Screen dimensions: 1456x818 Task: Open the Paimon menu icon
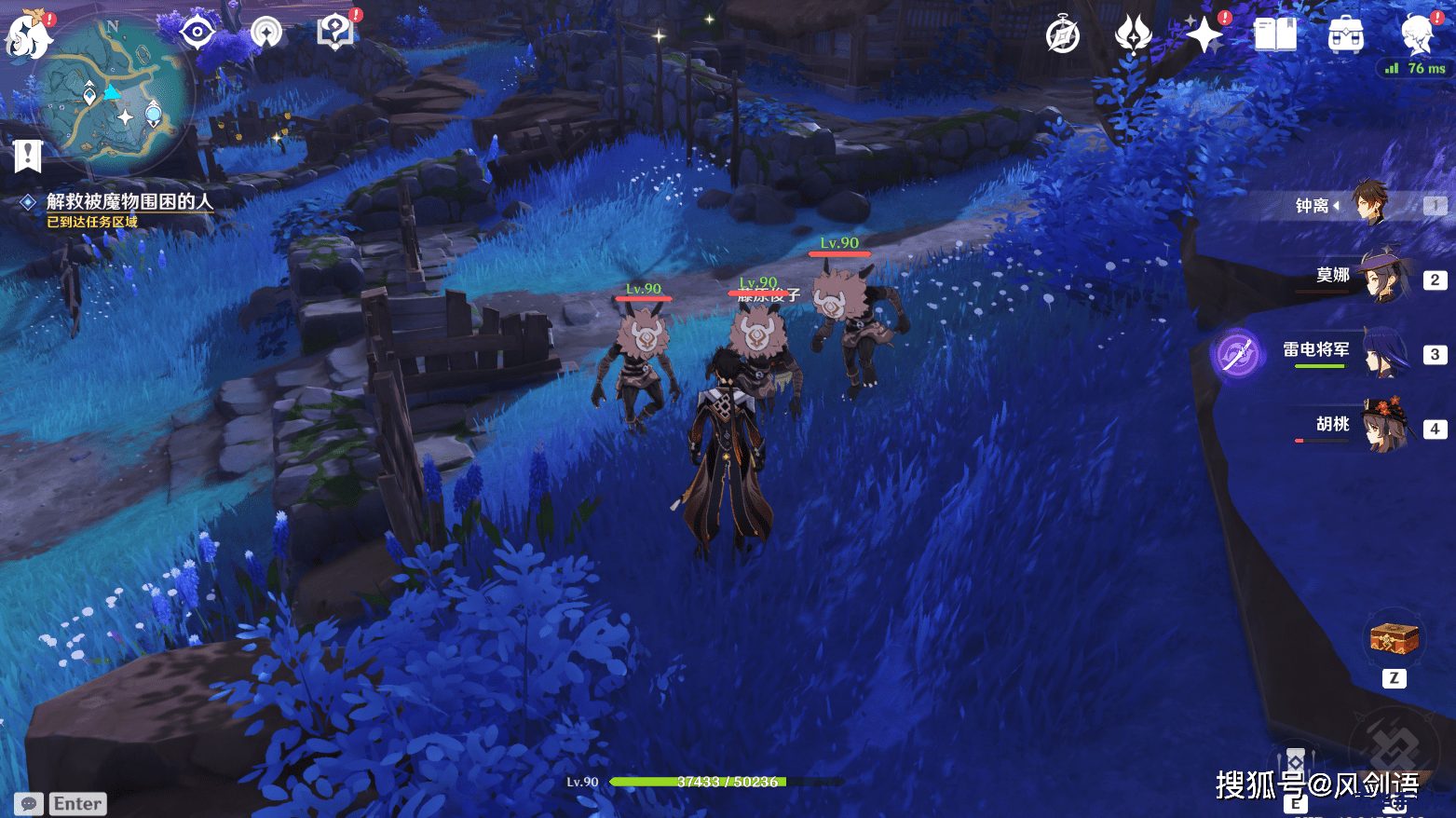coord(28,35)
